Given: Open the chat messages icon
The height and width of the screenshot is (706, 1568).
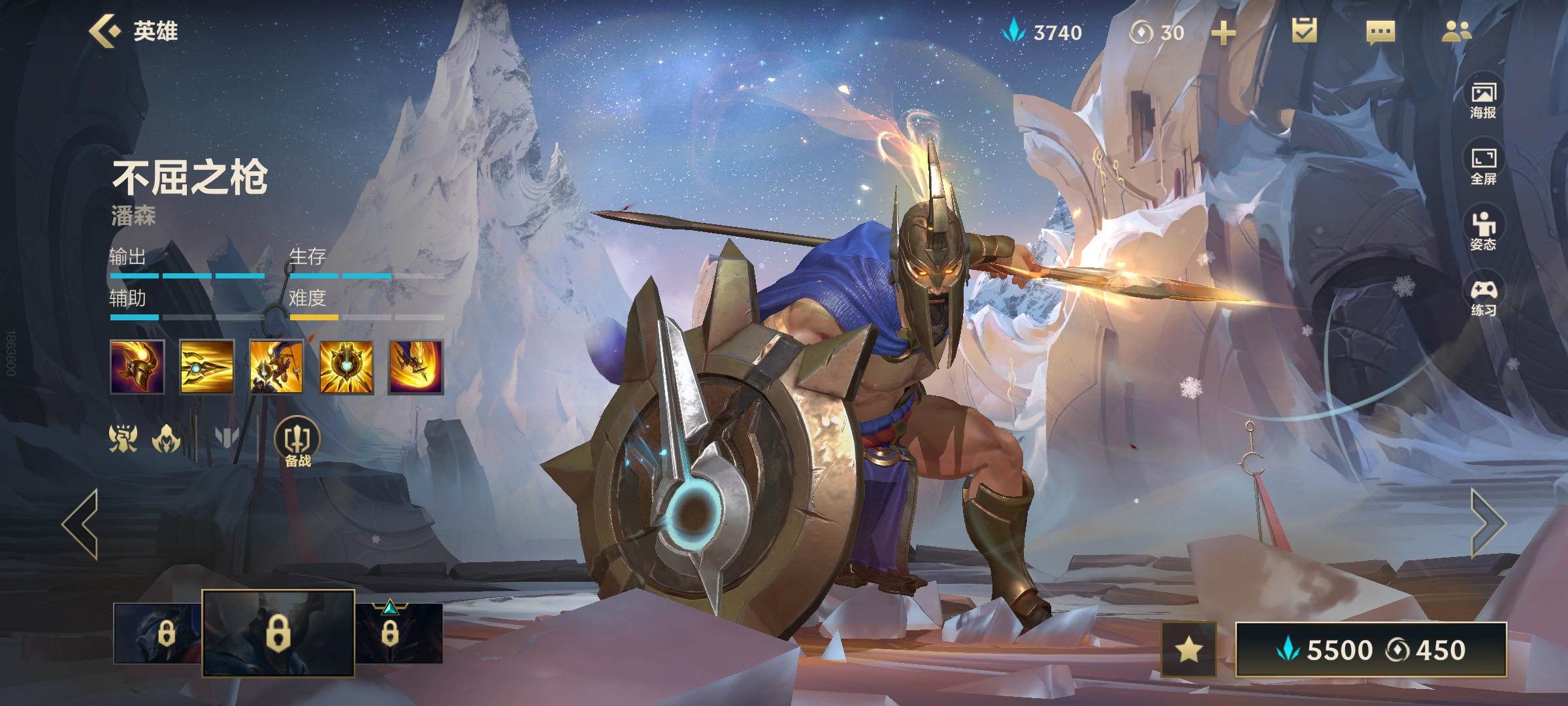Looking at the screenshot, I should pyautogui.click(x=1380, y=32).
